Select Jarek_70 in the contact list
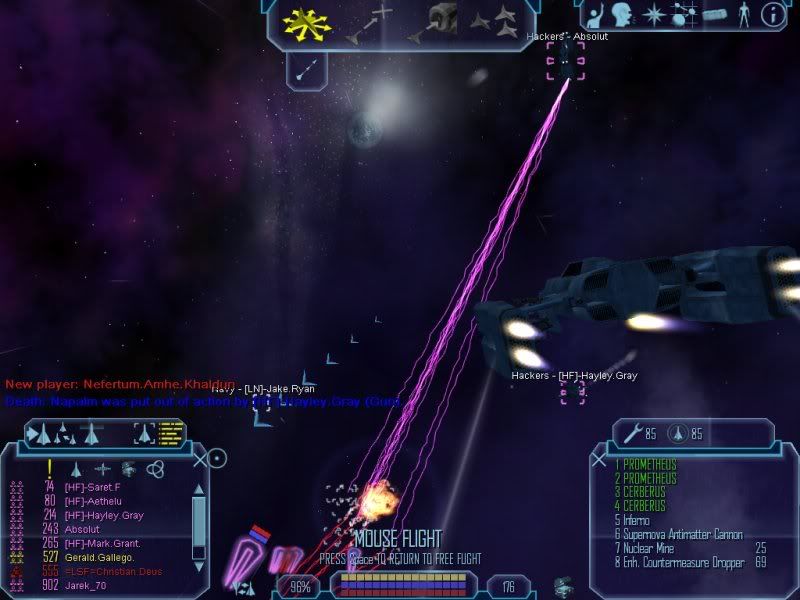Viewport: 800px width, 600px height. (x=86, y=585)
